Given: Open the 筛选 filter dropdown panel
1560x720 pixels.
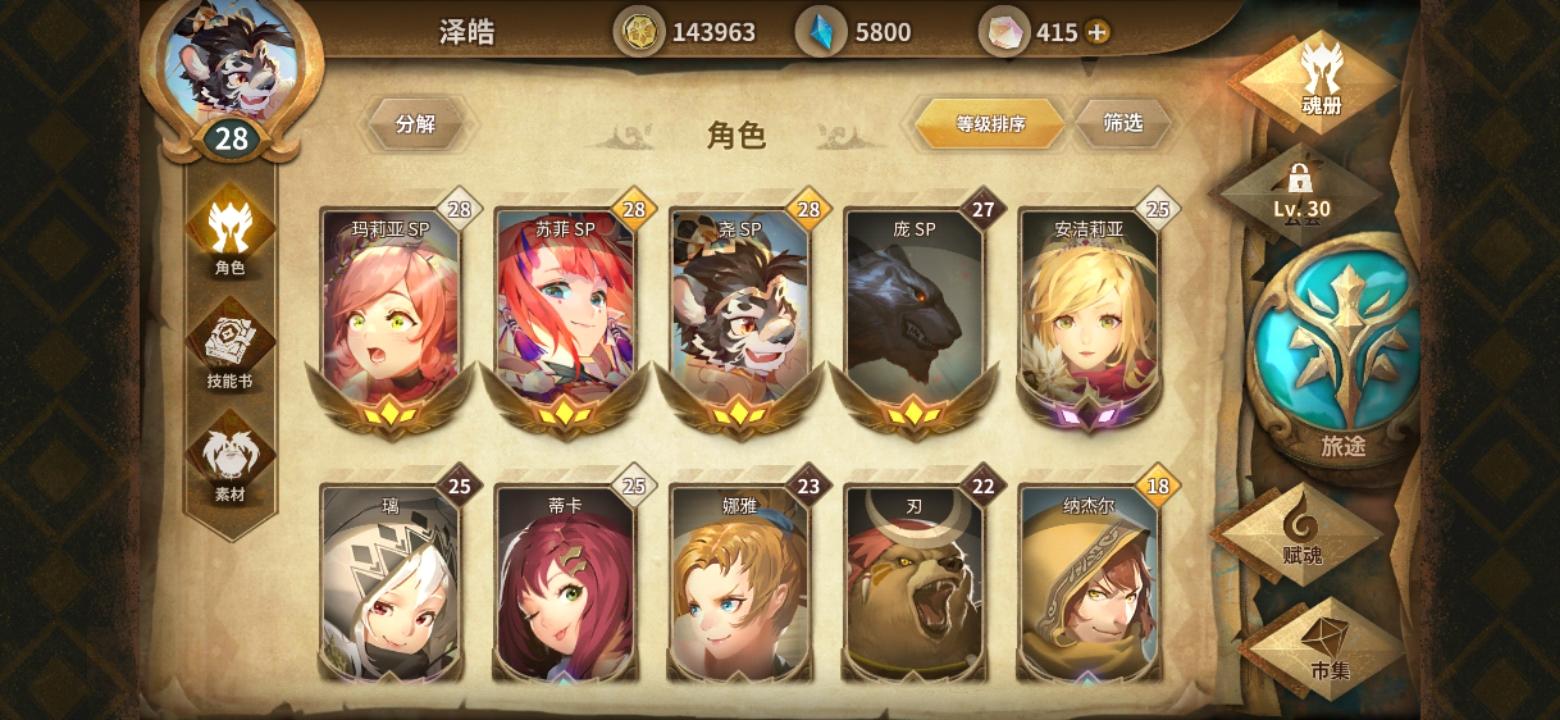Looking at the screenshot, I should coord(1122,122).
